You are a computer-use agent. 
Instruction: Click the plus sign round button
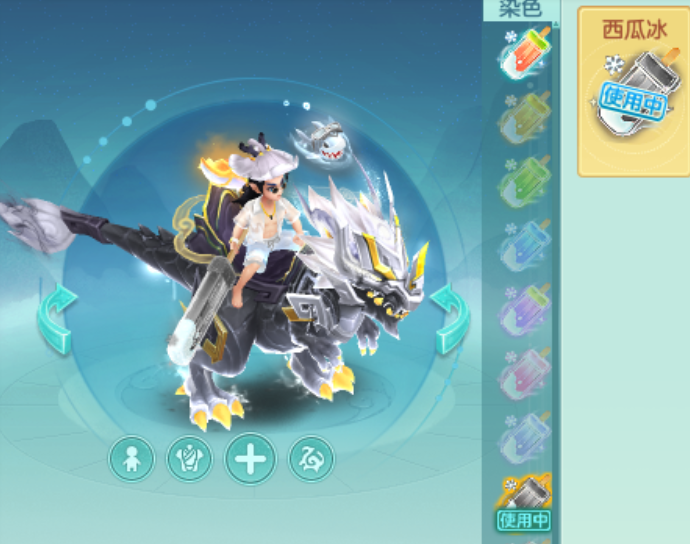pos(249,459)
